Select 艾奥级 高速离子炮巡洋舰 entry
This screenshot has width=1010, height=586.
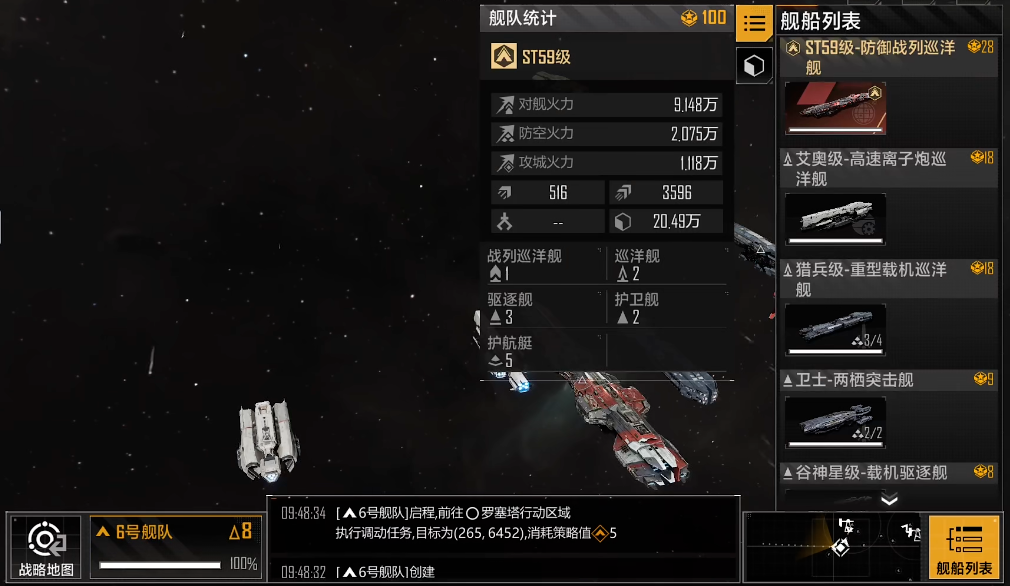pos(888,198)
